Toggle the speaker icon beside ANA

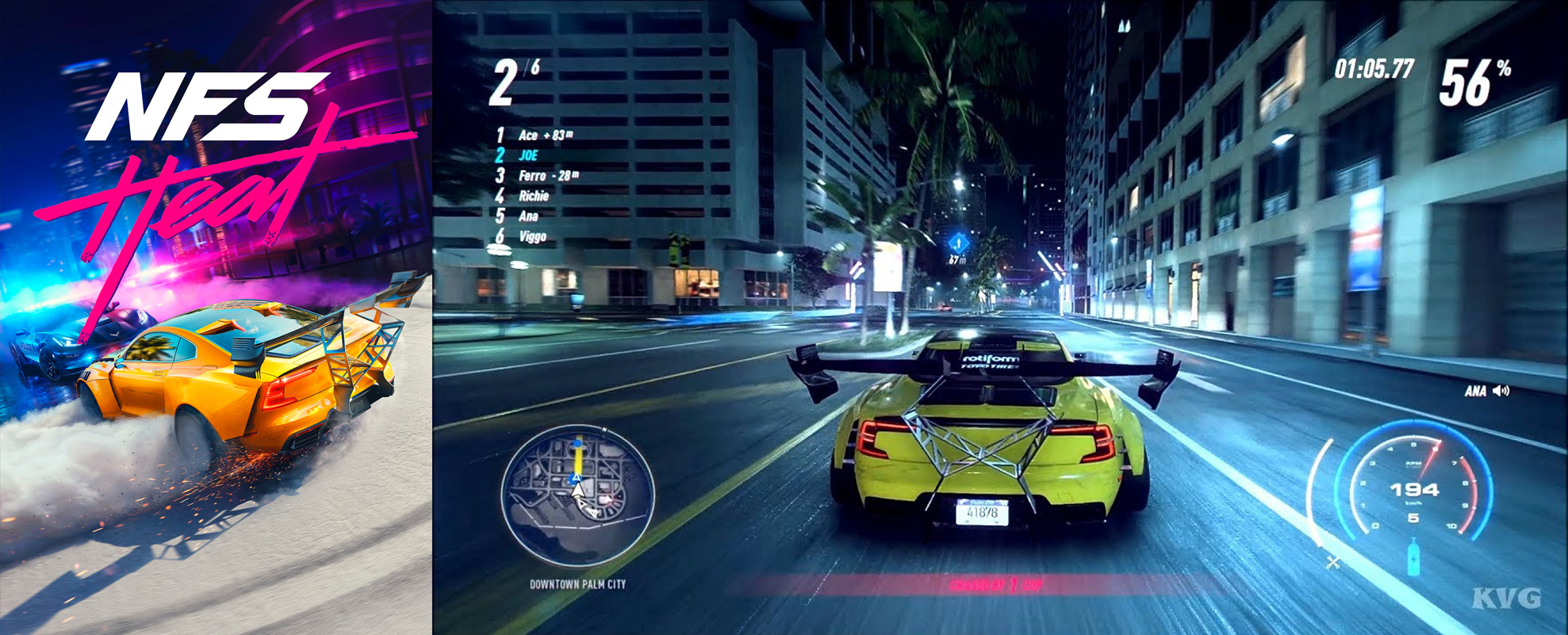click(1501, 391)
